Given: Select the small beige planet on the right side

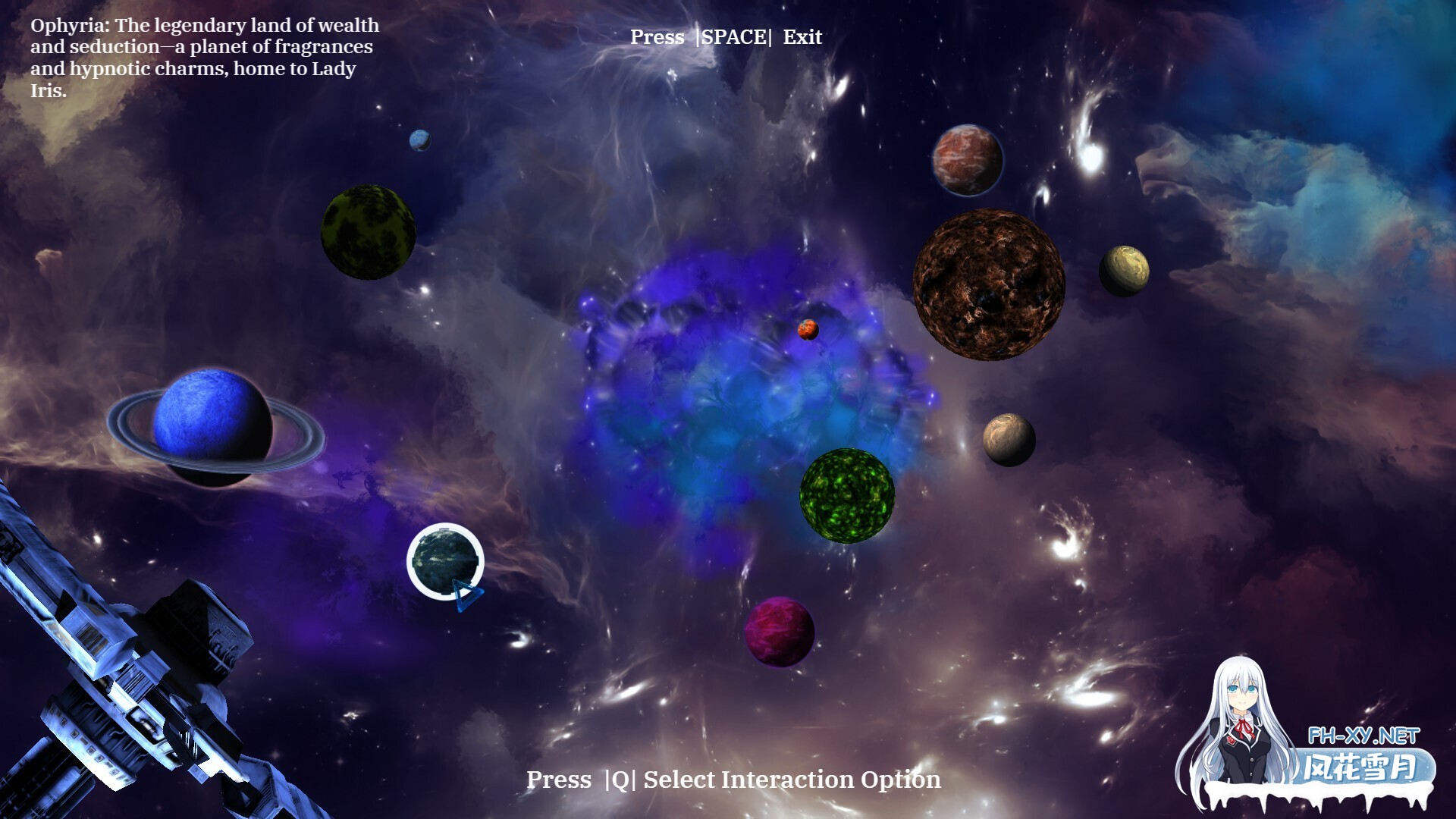Looking at the screenshot, I should pyautogui.click(x=1009, y=438).
